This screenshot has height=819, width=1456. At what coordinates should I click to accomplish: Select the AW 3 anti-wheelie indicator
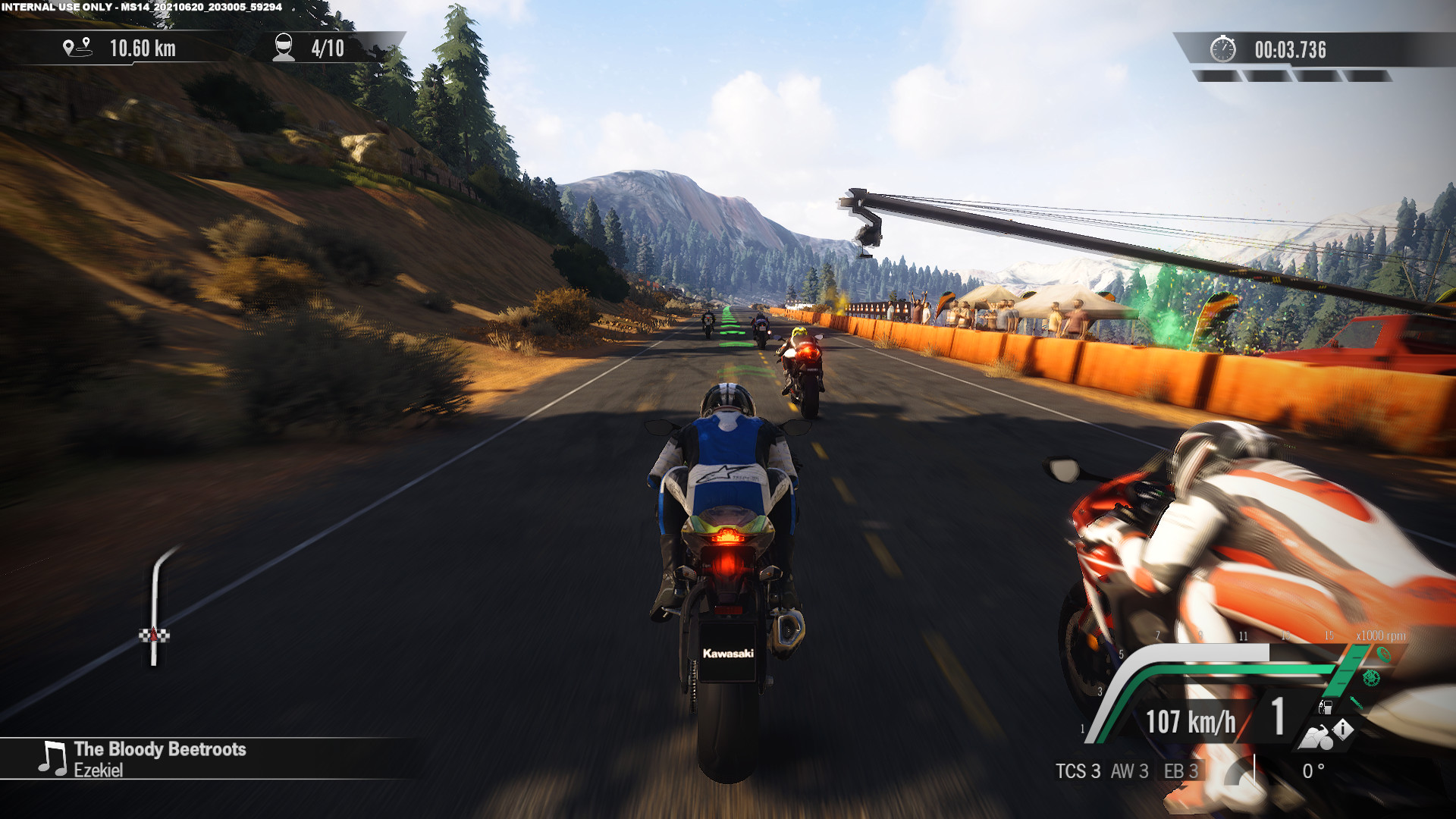click(1129, 771)
